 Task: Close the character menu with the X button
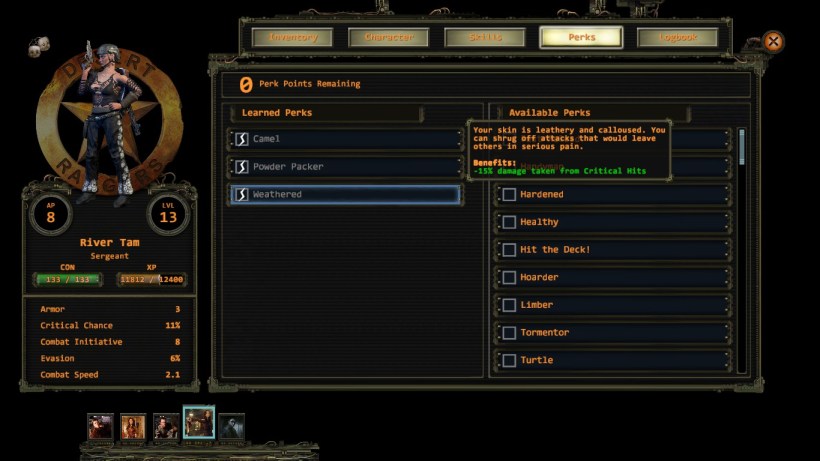(x=773, y=42)
